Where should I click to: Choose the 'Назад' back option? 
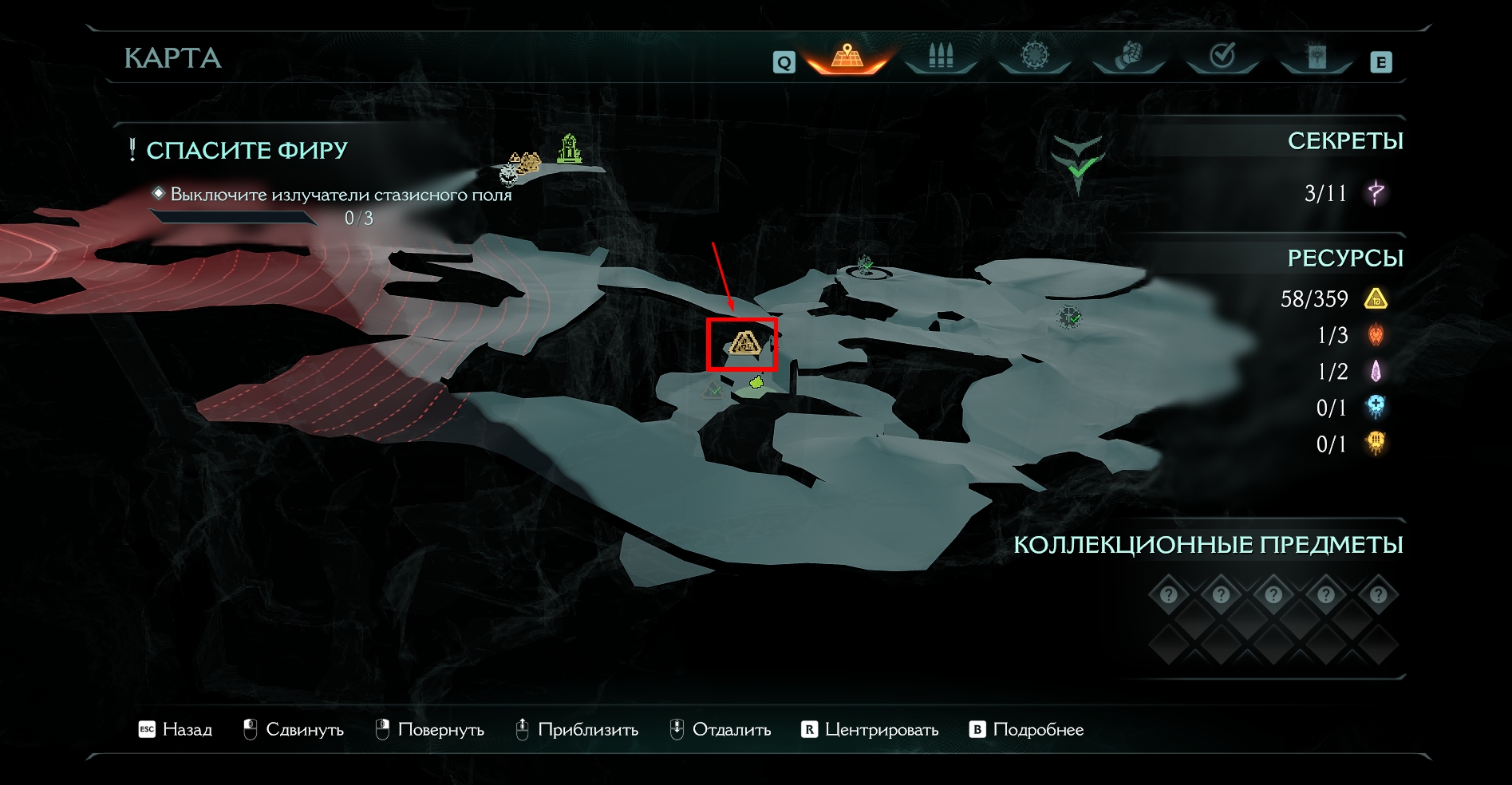[176, 729]
